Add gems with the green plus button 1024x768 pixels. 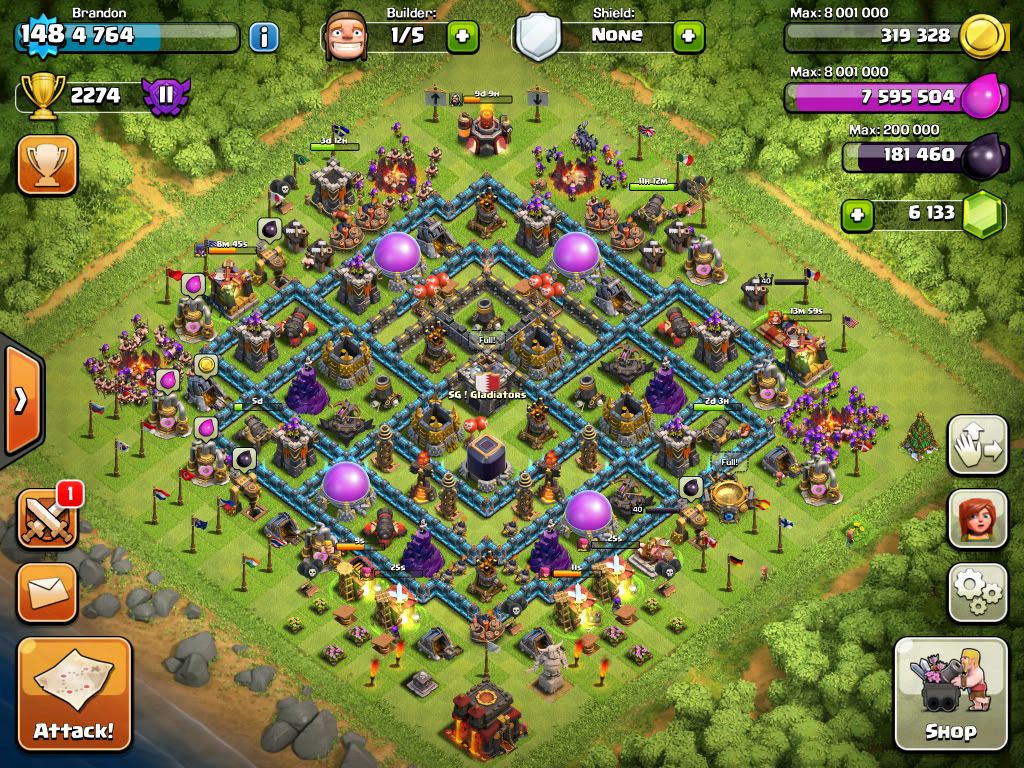click(x=856, y=213)
